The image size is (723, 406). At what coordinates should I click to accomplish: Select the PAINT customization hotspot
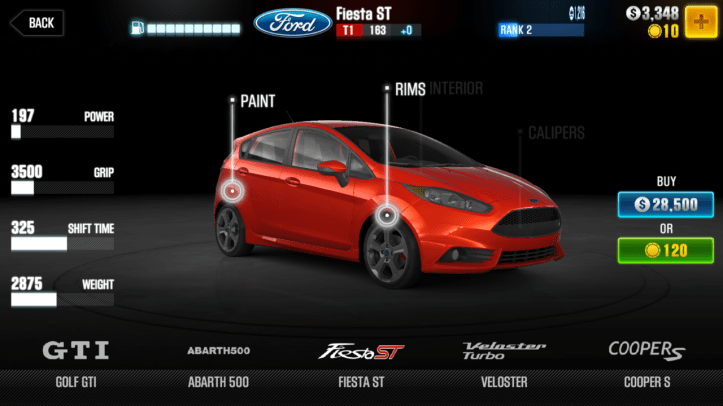coord(233,190)
